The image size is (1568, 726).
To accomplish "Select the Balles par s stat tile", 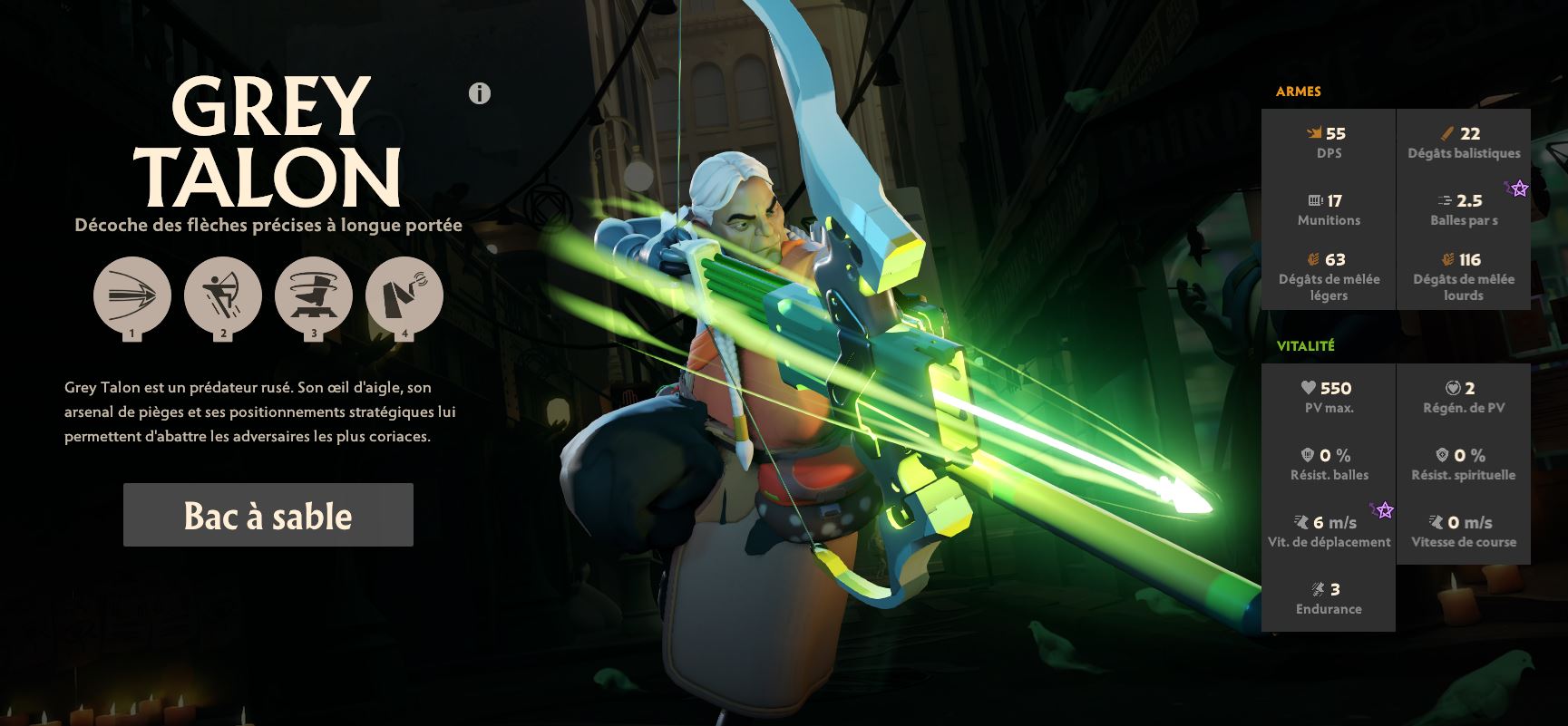I will (1463, 209).
